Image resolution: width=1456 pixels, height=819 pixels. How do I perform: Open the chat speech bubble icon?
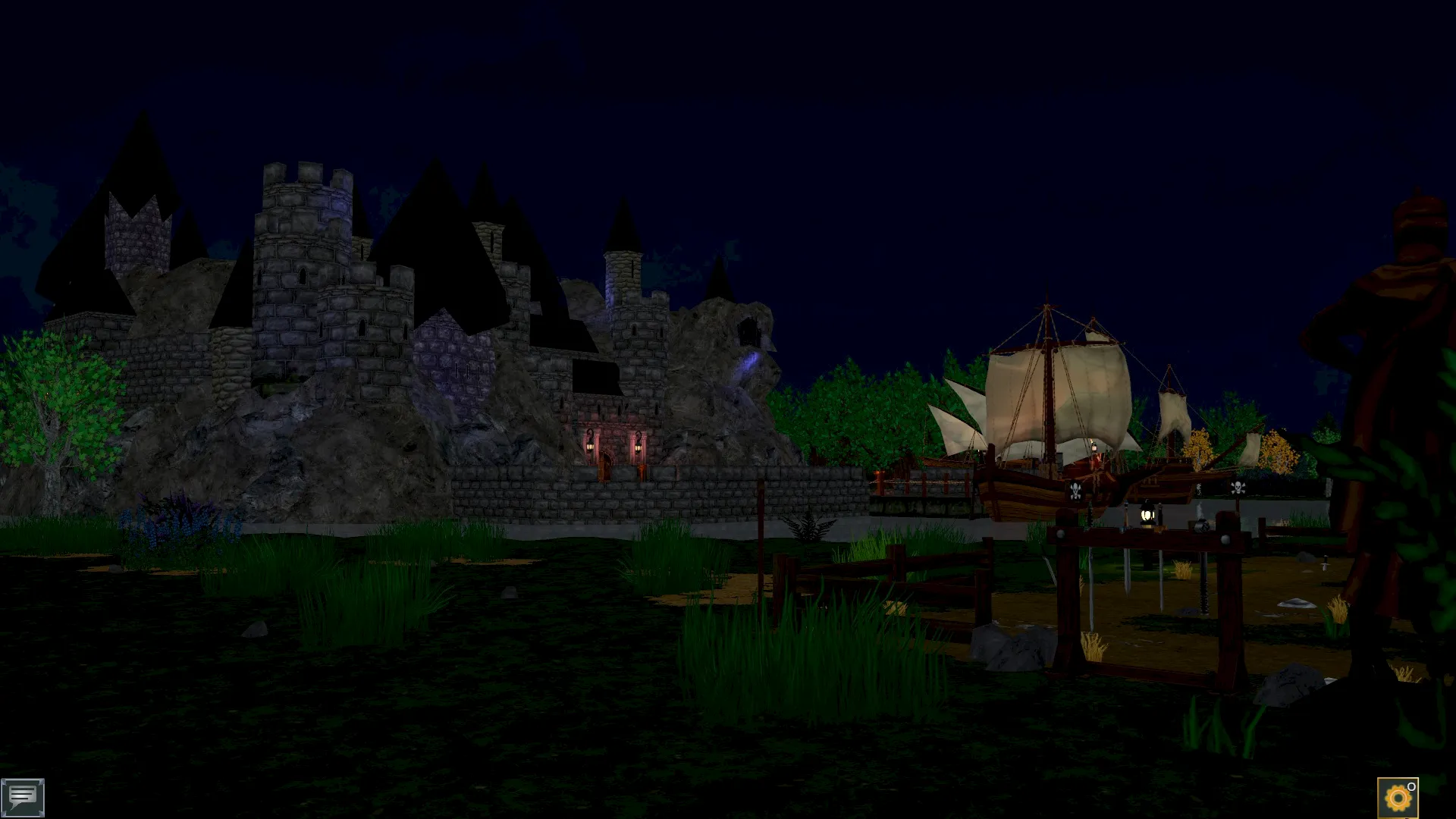coord(23,797)
